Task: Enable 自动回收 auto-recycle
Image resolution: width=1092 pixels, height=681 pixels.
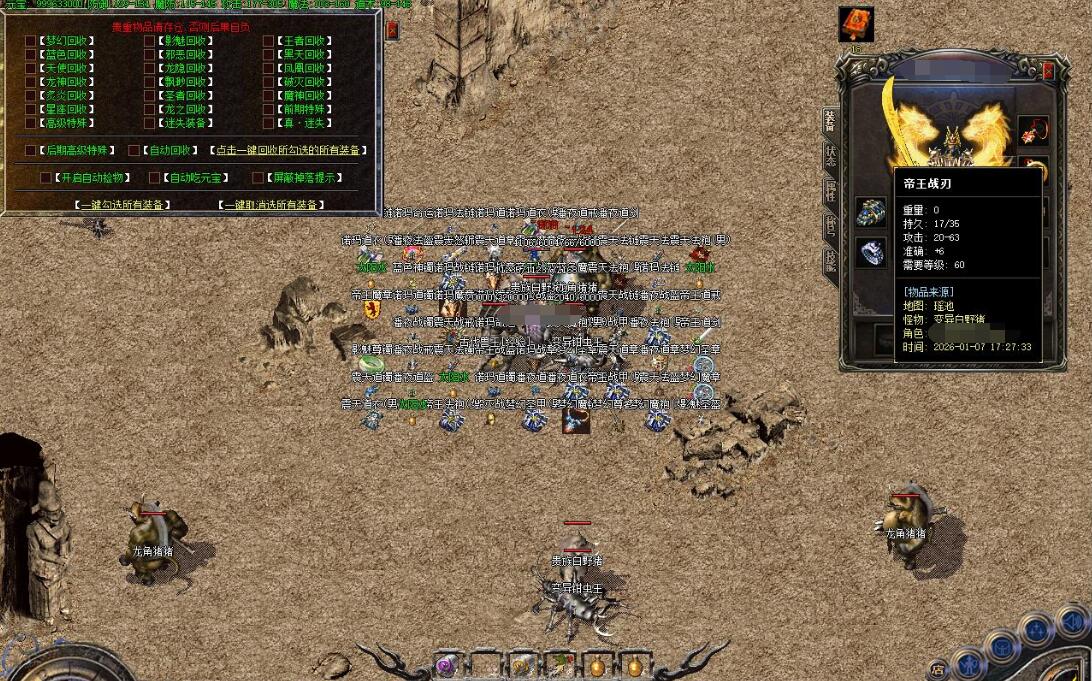Action: point(134,150)
